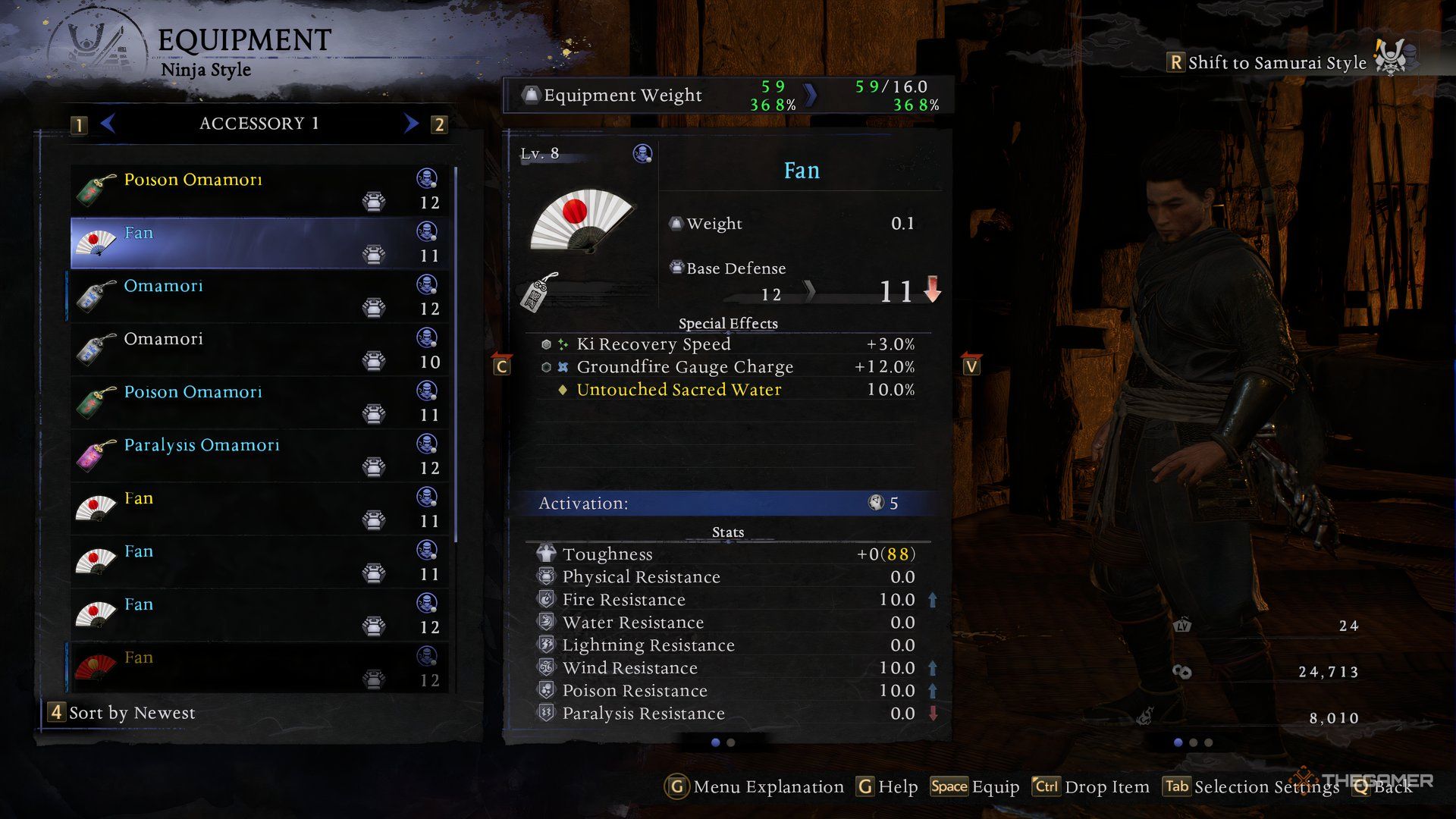Inspect the Untouched Sacred Water effect
This screenshot has width=1456, height=819.
679,390
